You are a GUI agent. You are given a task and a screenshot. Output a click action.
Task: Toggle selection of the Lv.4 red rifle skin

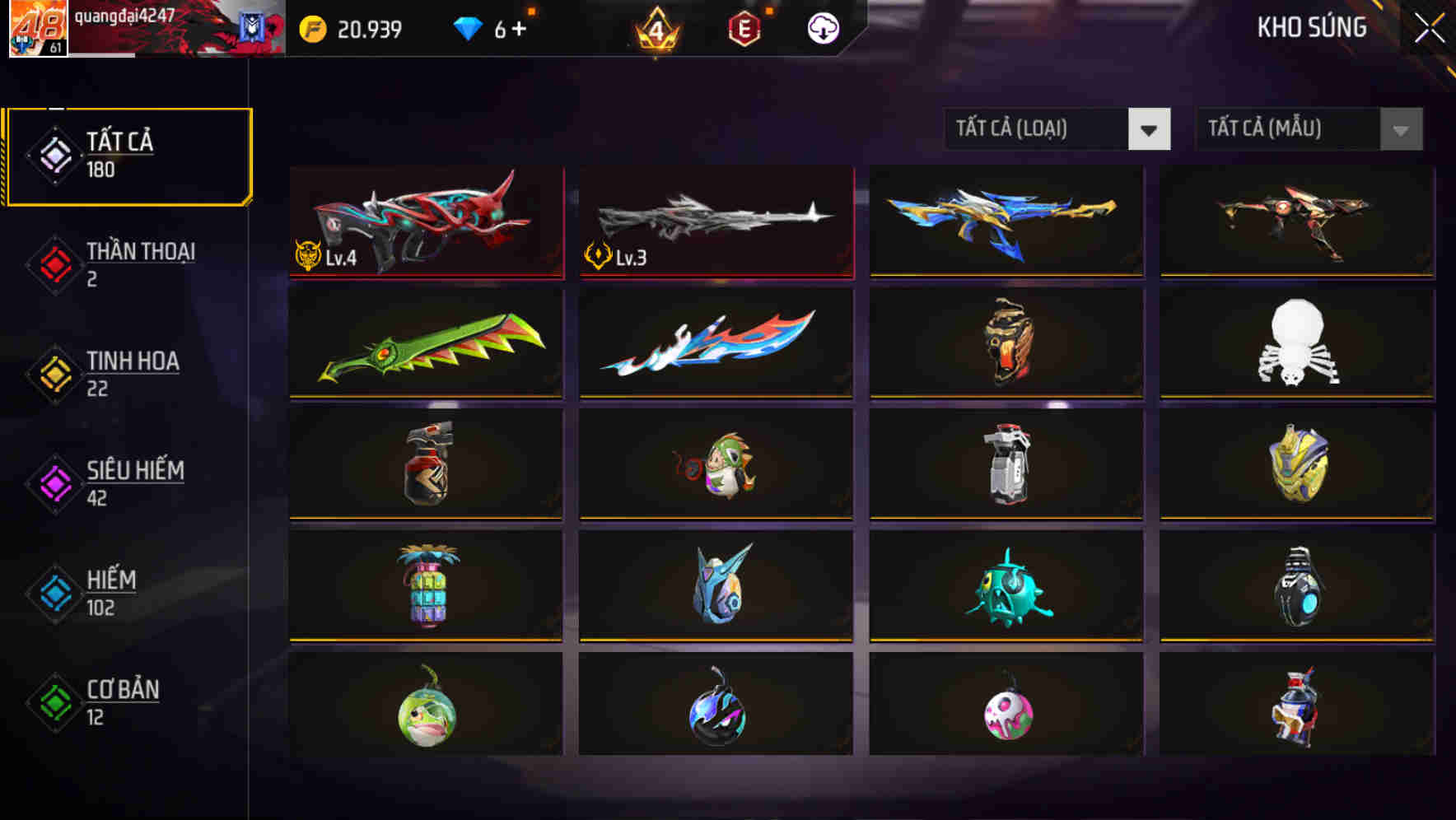point(425,222)
